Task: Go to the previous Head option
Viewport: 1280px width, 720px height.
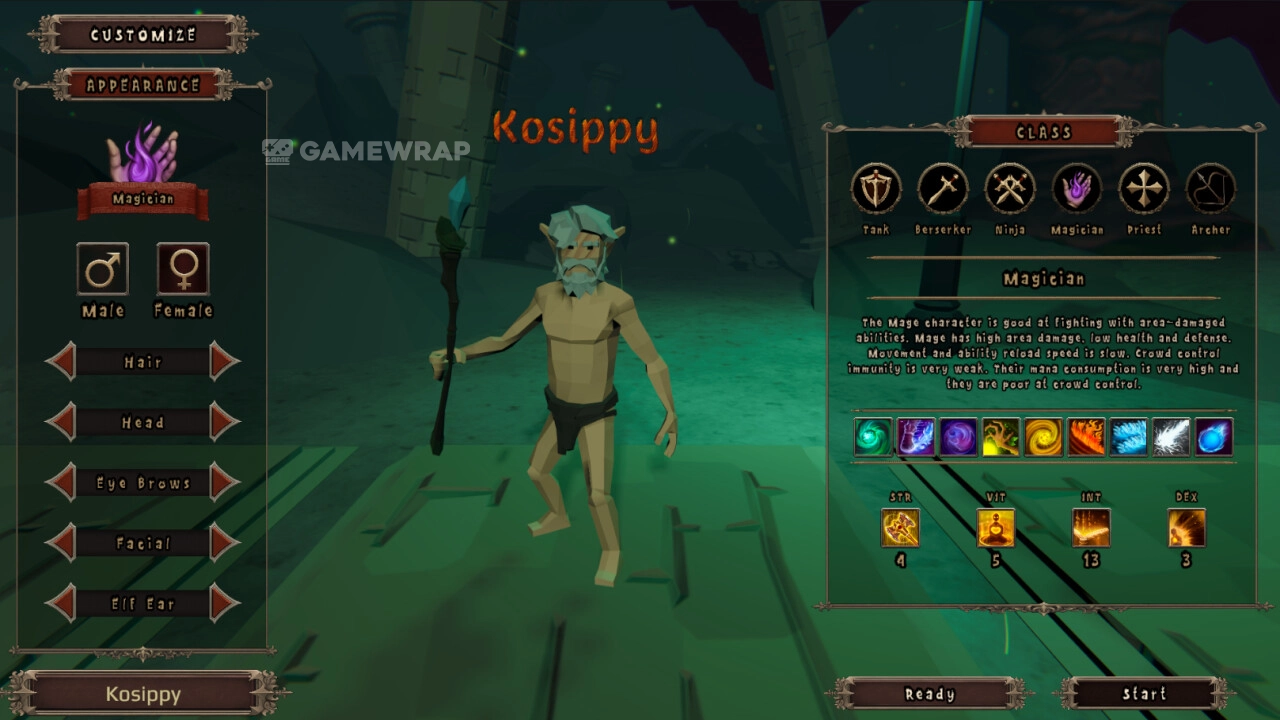Action: pos(61,422)
